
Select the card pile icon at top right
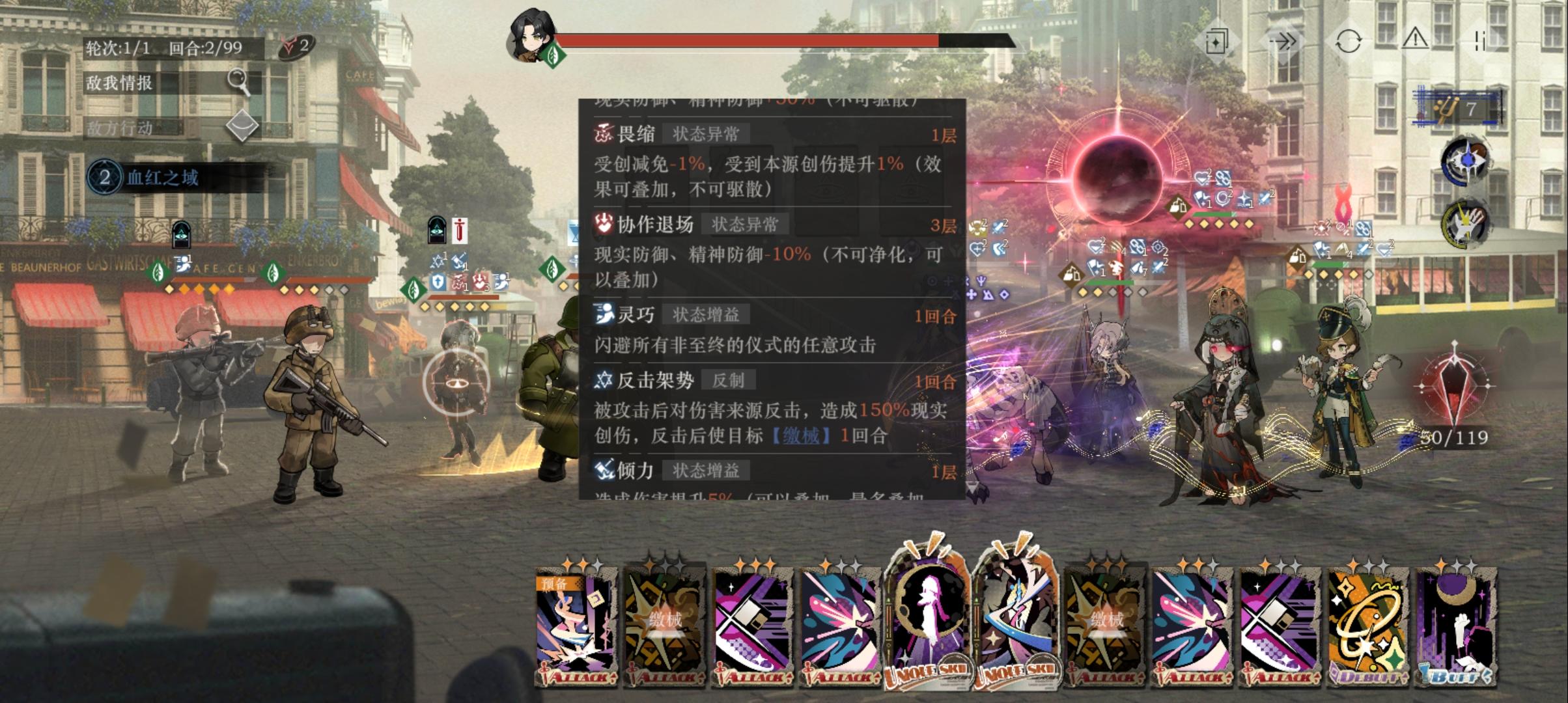(x=1216, y=40)
